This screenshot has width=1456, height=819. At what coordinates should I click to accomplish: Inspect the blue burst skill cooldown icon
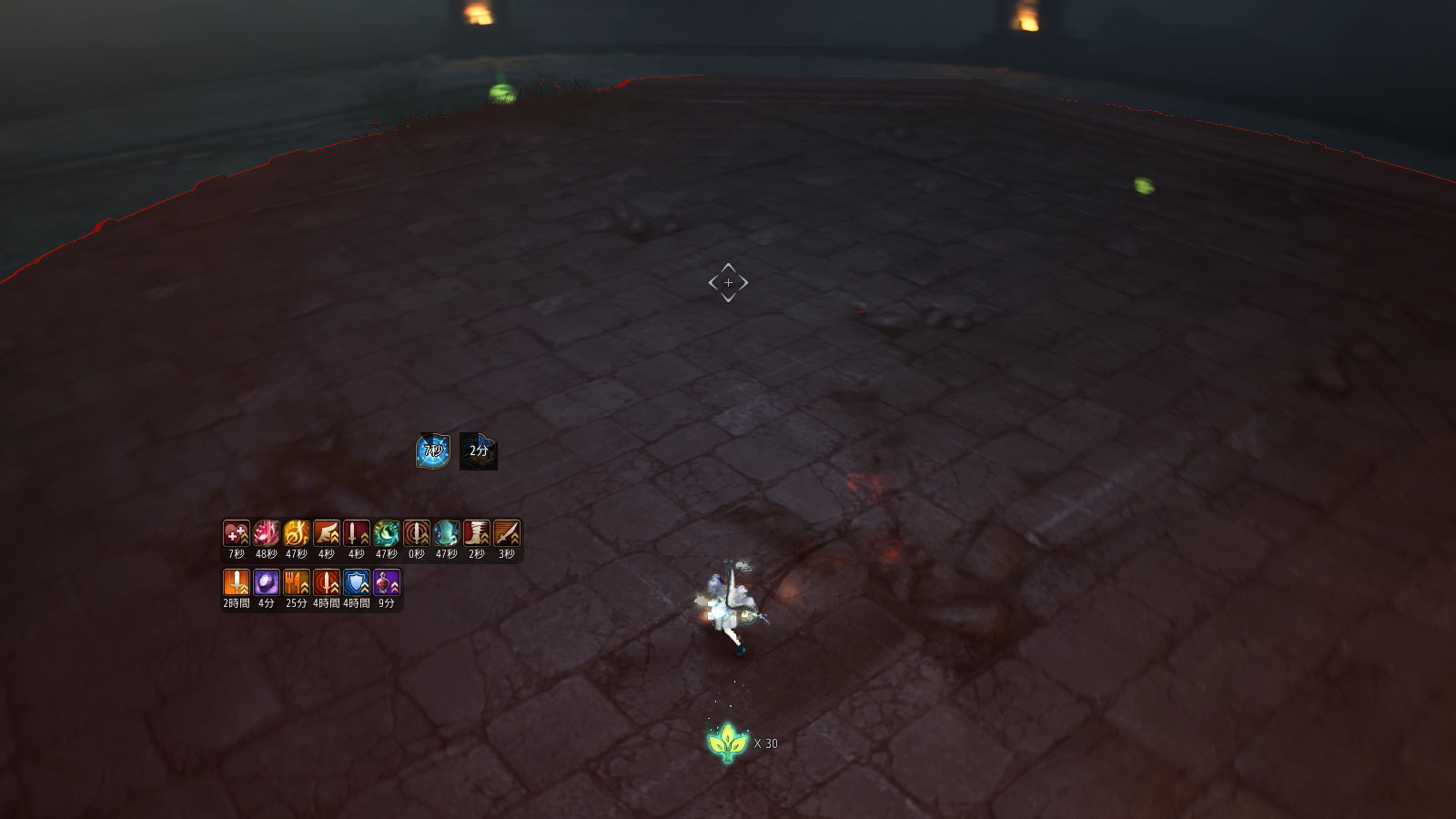pos(433,450)
